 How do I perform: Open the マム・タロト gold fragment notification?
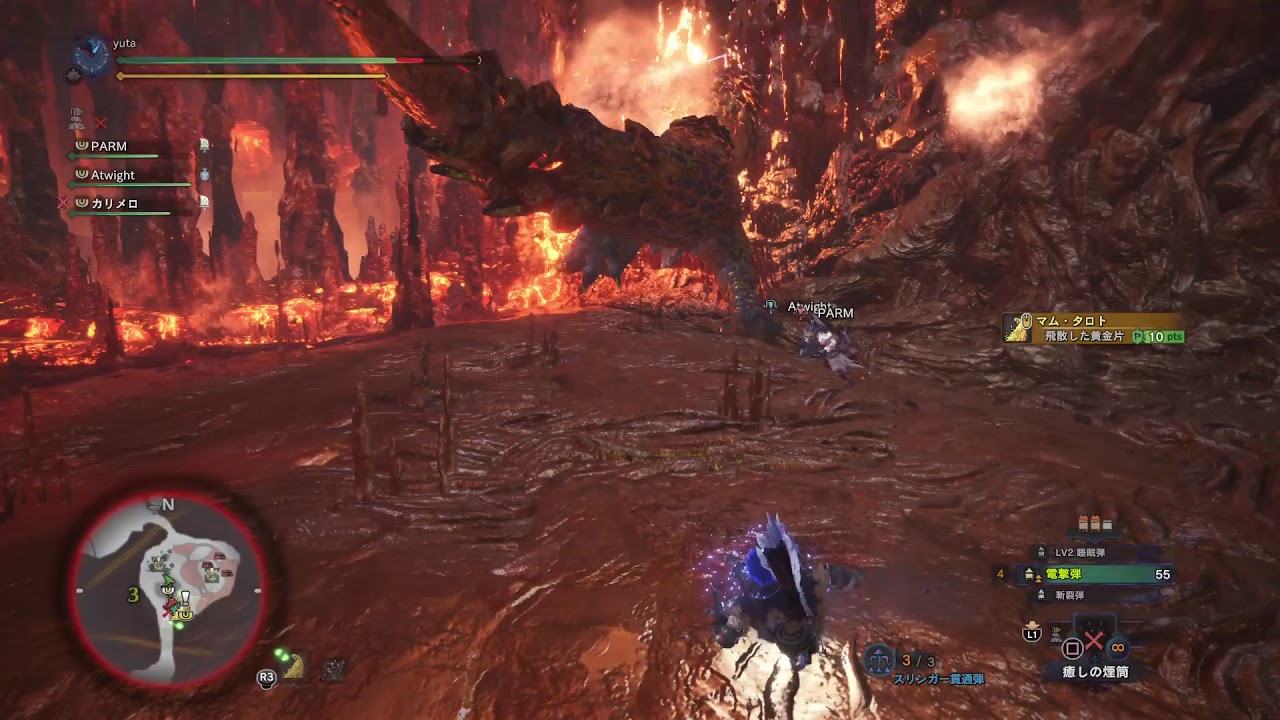pos(1094,329)
